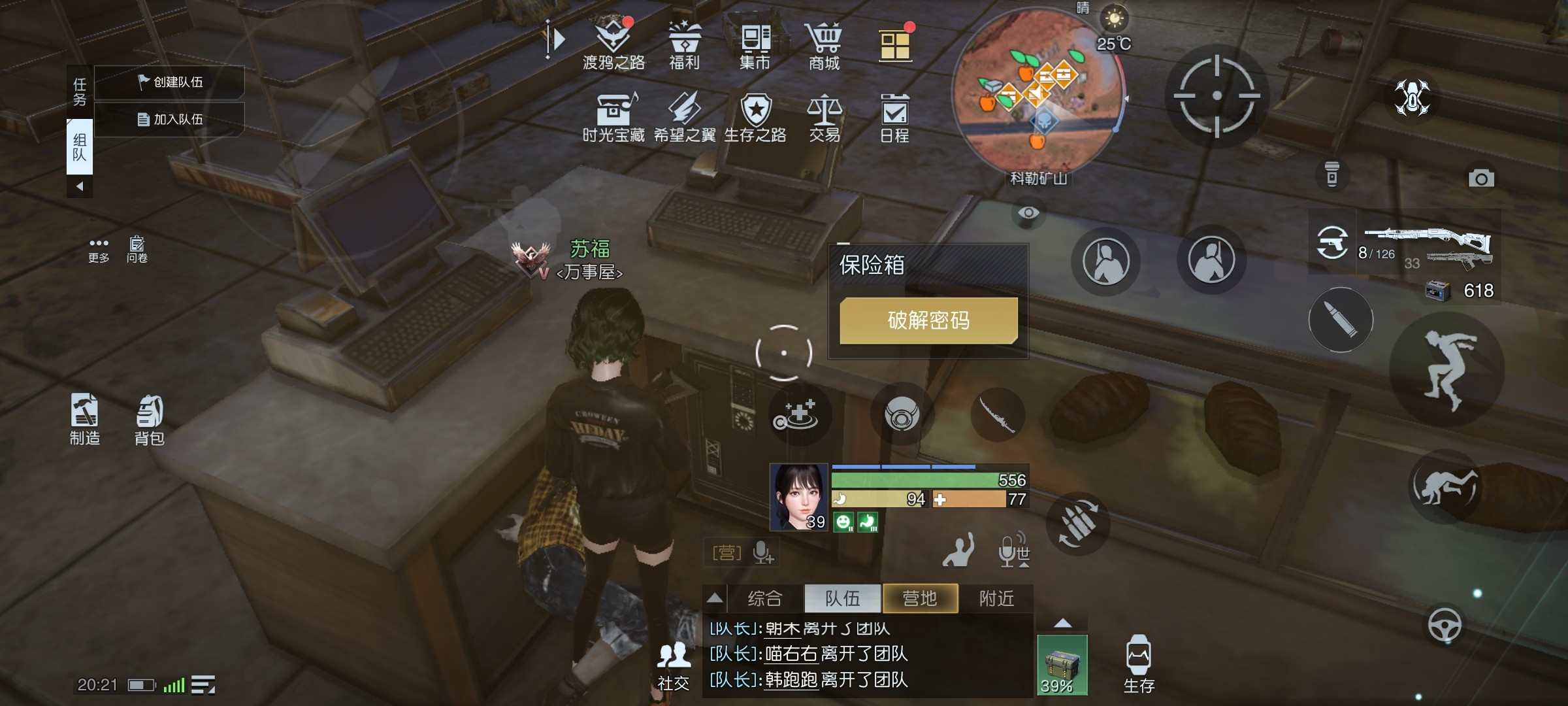Open the 生存 survival status
The height and width of the screenshot is (706, 1568).
tap(1138, 663)
